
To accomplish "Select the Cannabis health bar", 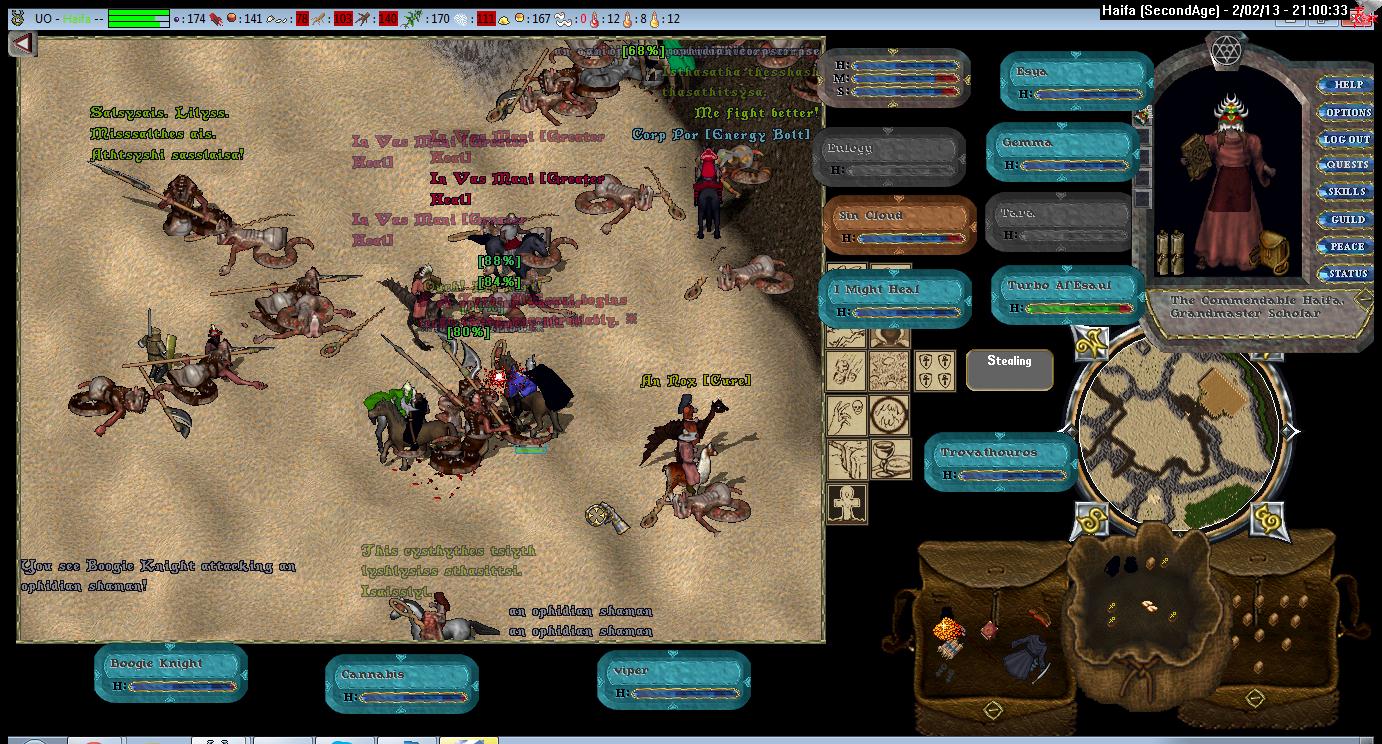I will pyautogui.click(x=402, y=684).
